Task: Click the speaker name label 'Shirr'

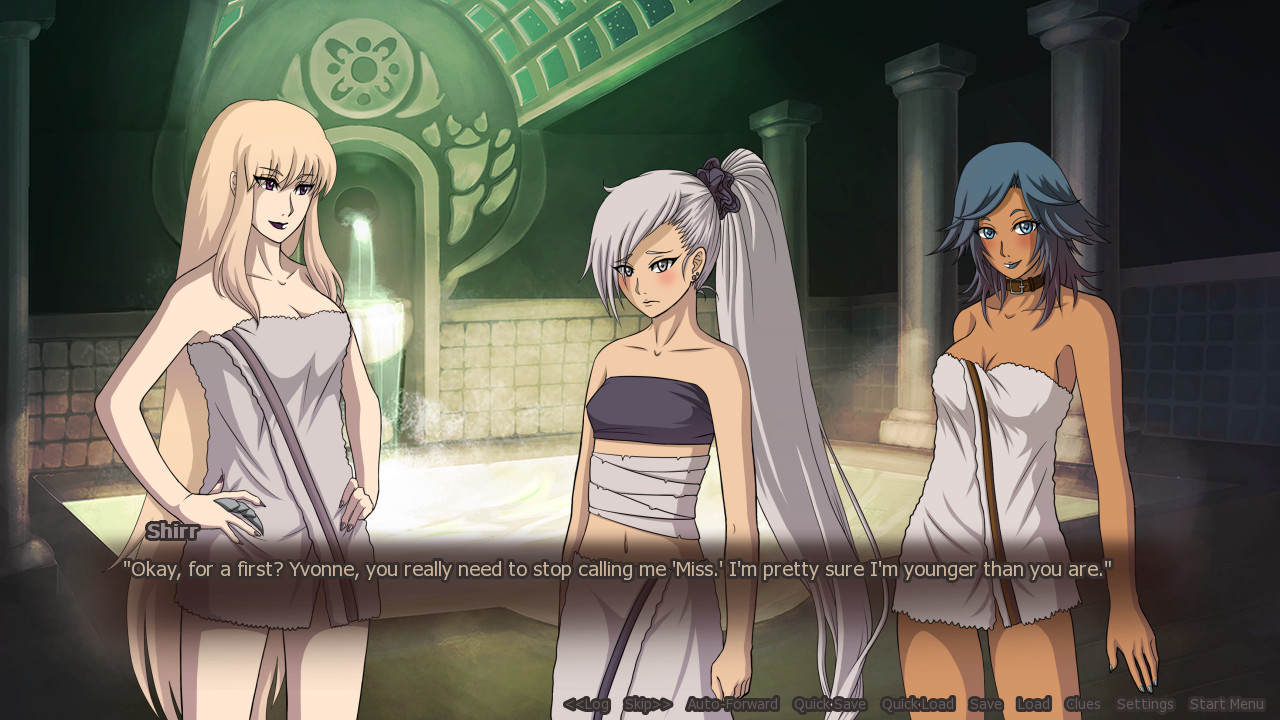Action: (172, 531)
